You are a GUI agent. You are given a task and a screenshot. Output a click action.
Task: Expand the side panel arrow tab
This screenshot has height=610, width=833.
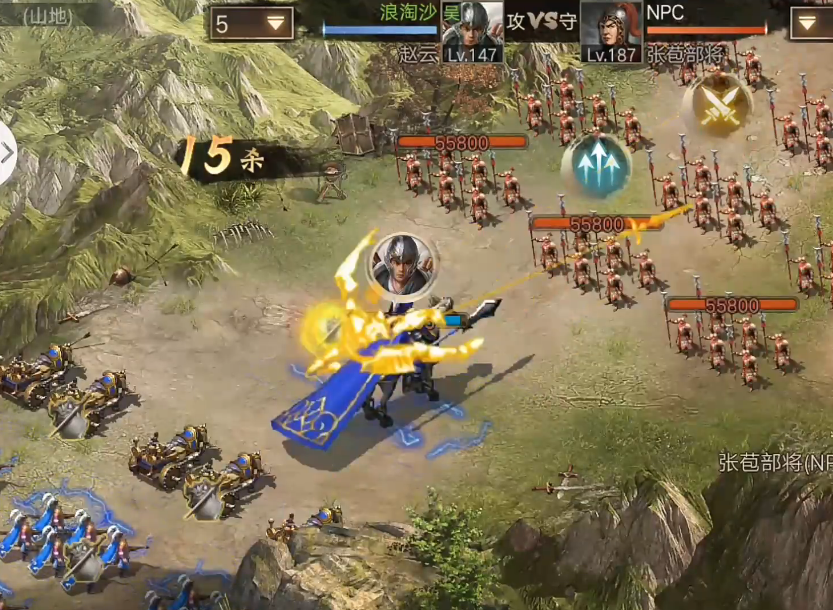(7, 153)
